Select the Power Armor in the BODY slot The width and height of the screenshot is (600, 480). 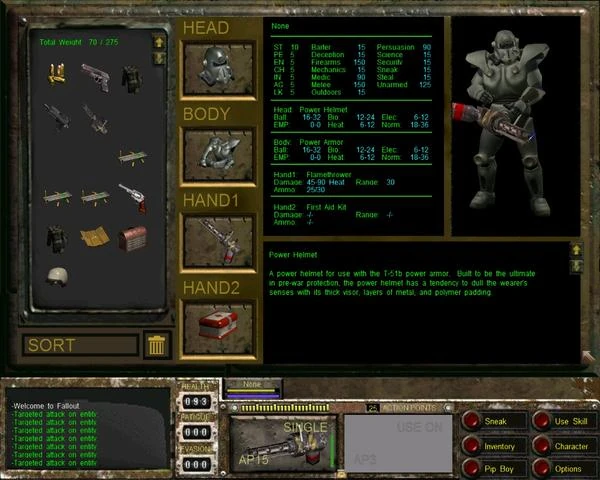218,153
